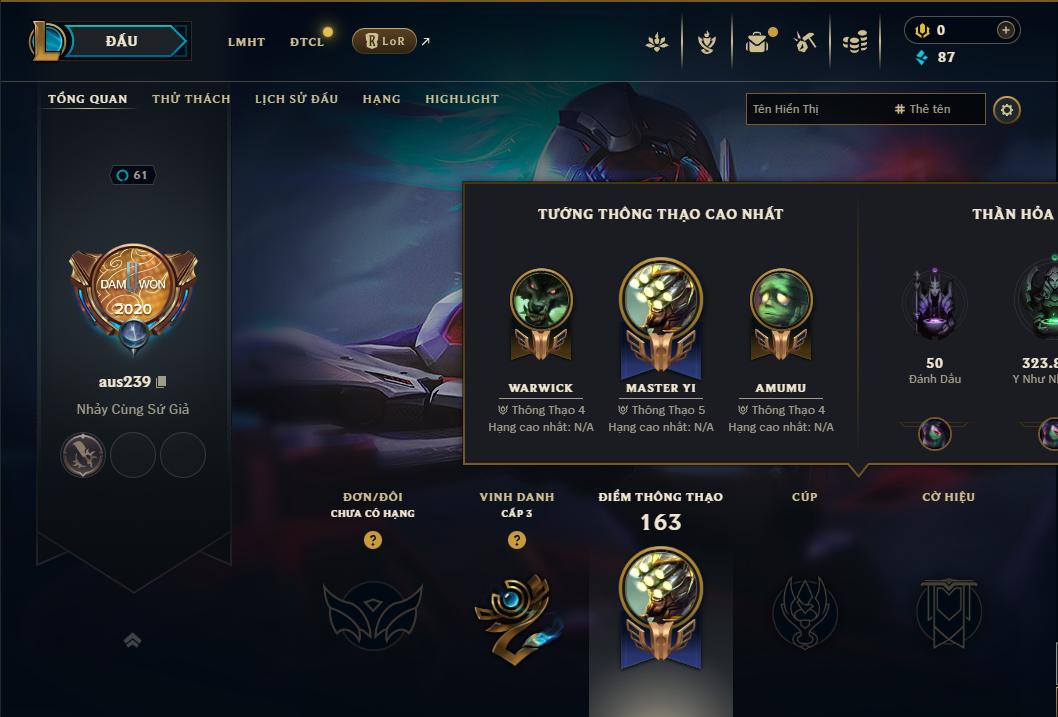This screenshot has height=717, width=1058.
Task: Launch the LoR external link
Action: click(x=385, y=41)
